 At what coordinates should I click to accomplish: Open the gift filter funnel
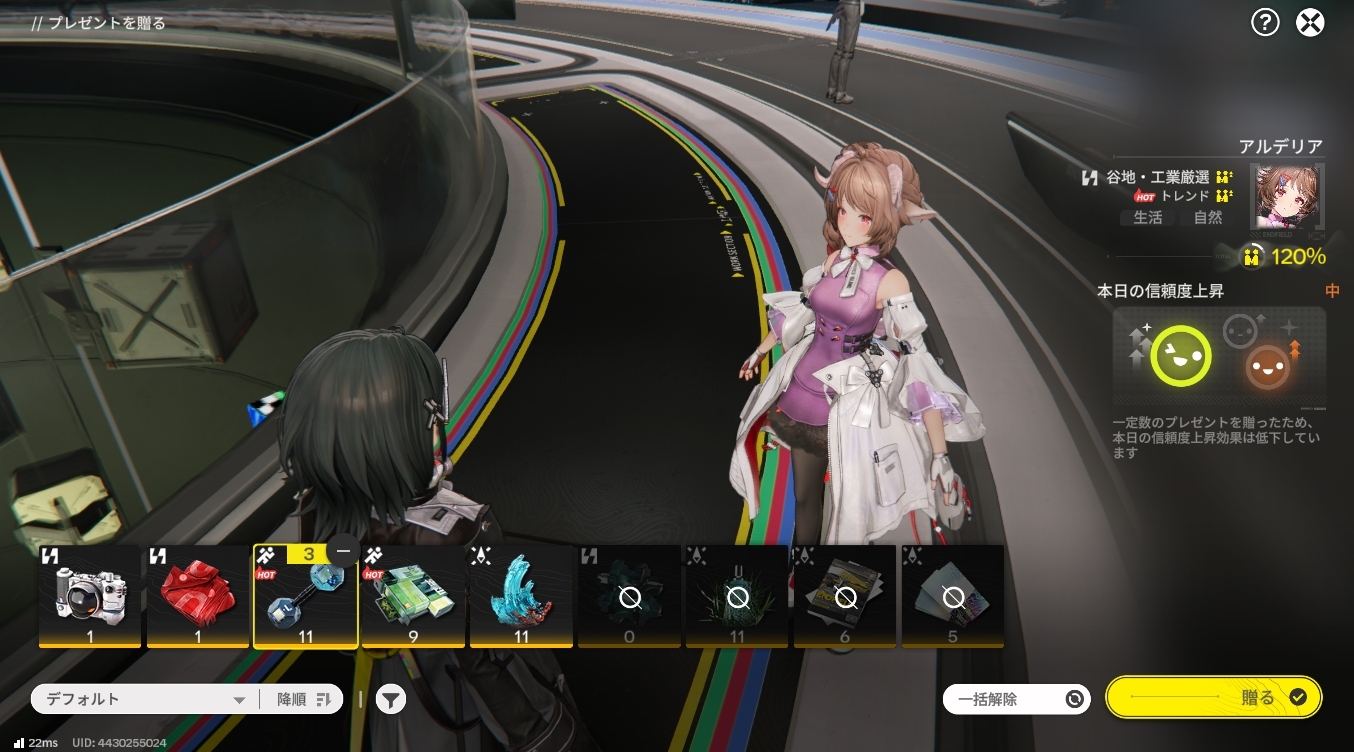tap(391, 700)
